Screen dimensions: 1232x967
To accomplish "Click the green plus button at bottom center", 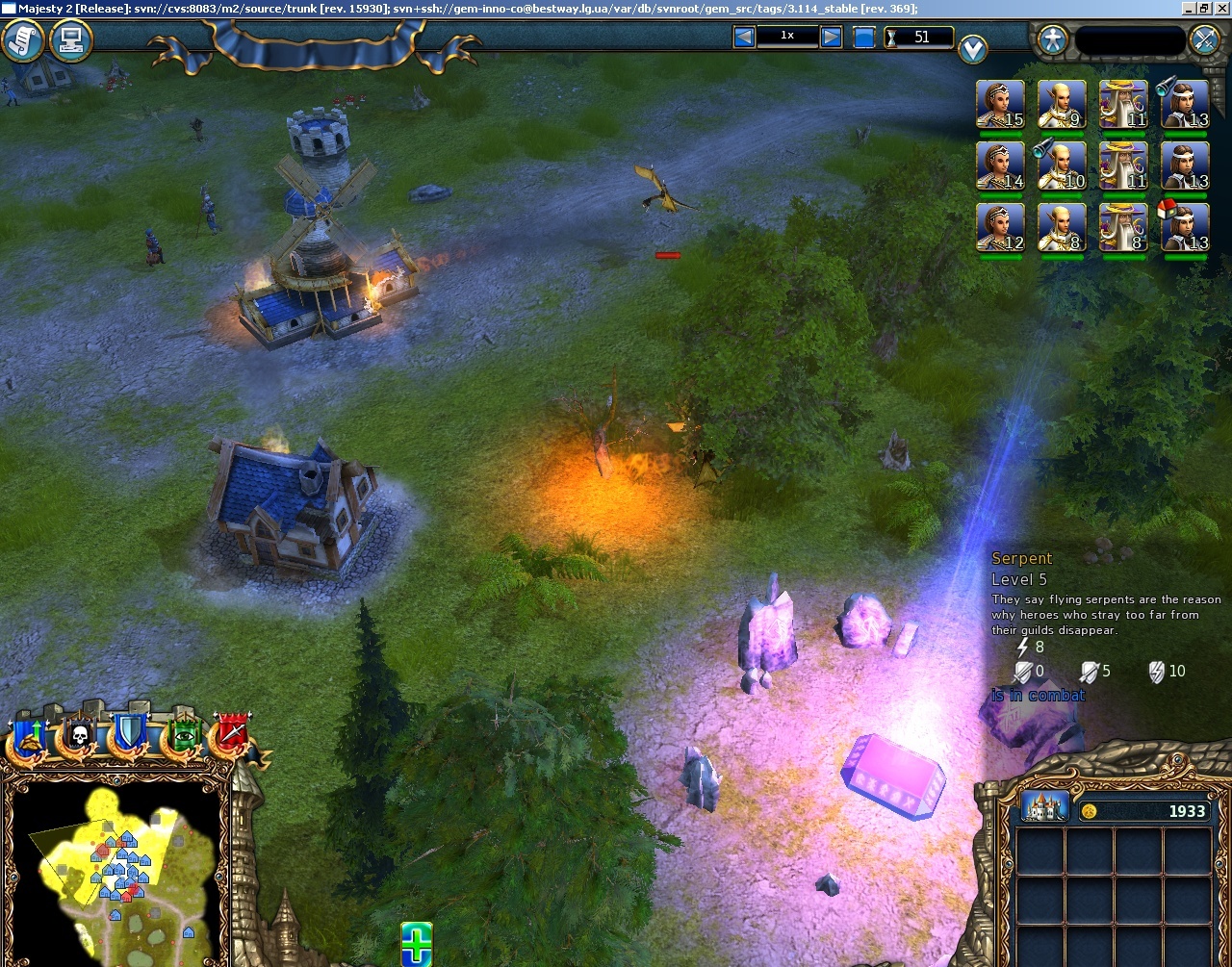I will coord(415,948).
